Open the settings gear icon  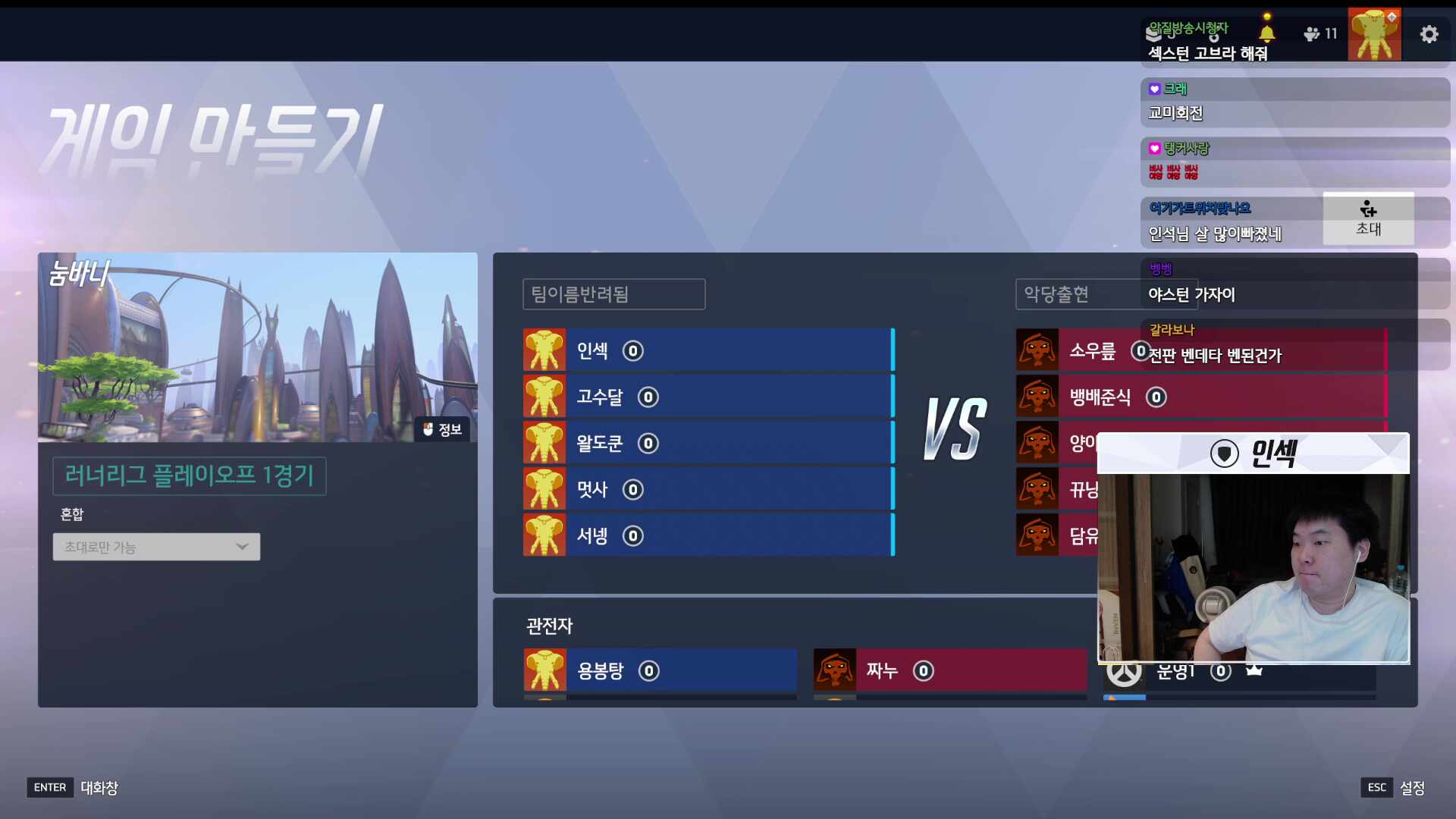coord(1429,34)
